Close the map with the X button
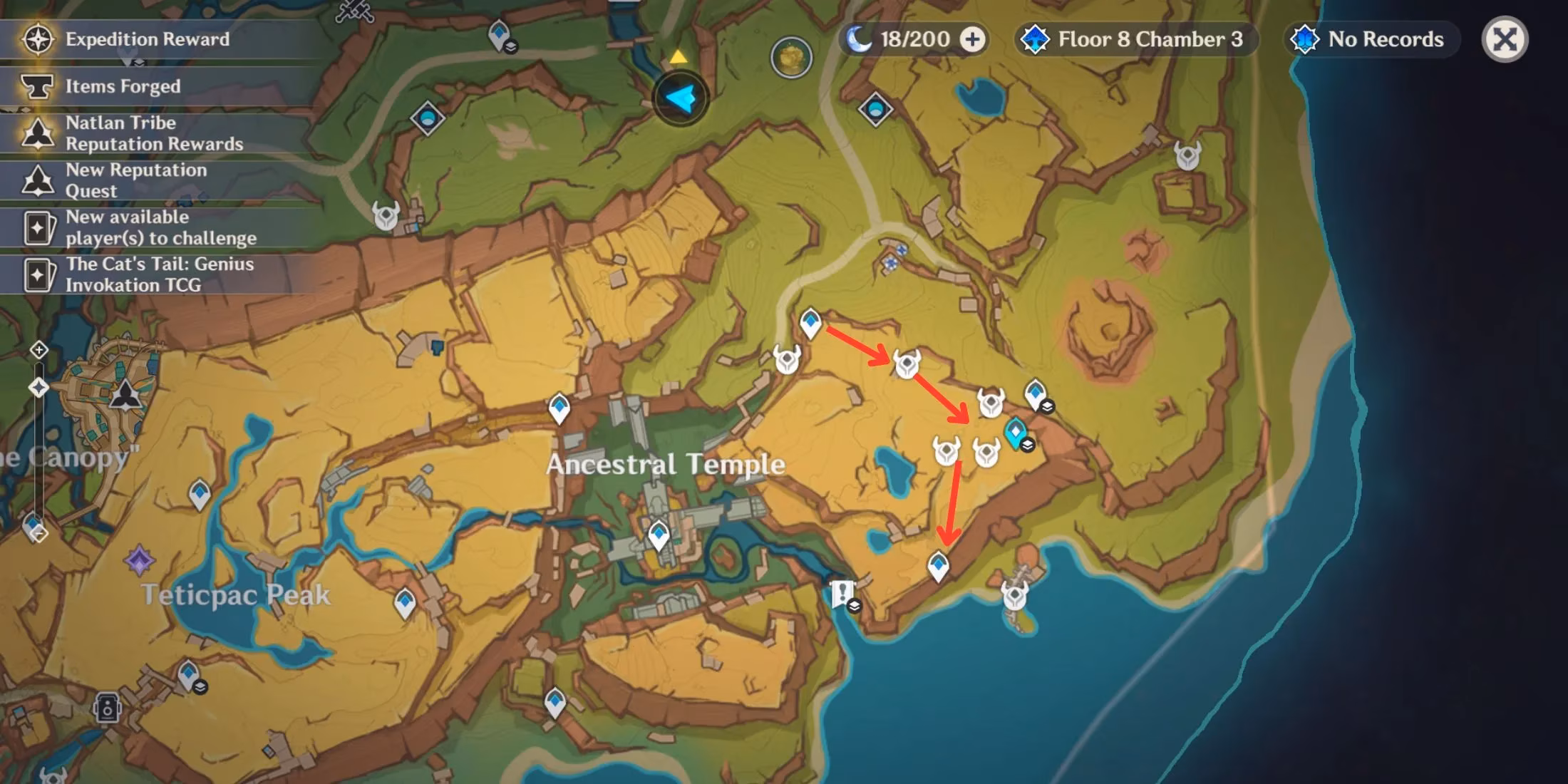 pos(1505,39)
